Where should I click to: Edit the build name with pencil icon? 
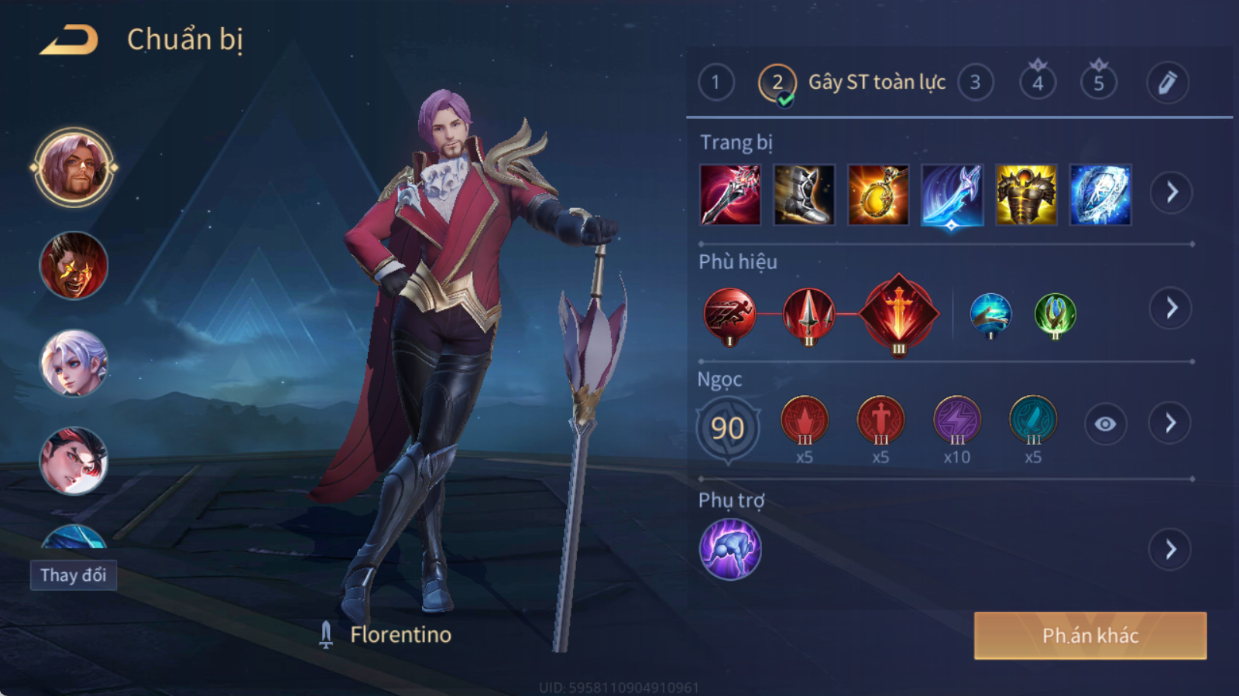point(1166,82)
